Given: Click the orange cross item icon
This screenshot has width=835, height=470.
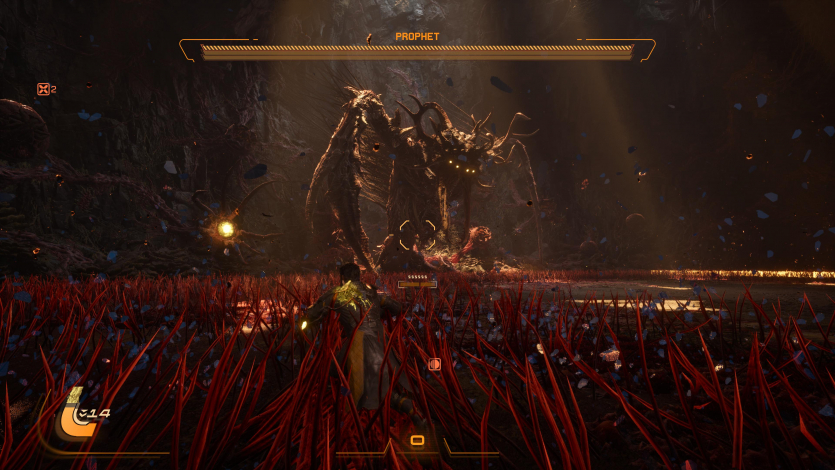Looking at the screenshot, I should (x=43, y=89).
